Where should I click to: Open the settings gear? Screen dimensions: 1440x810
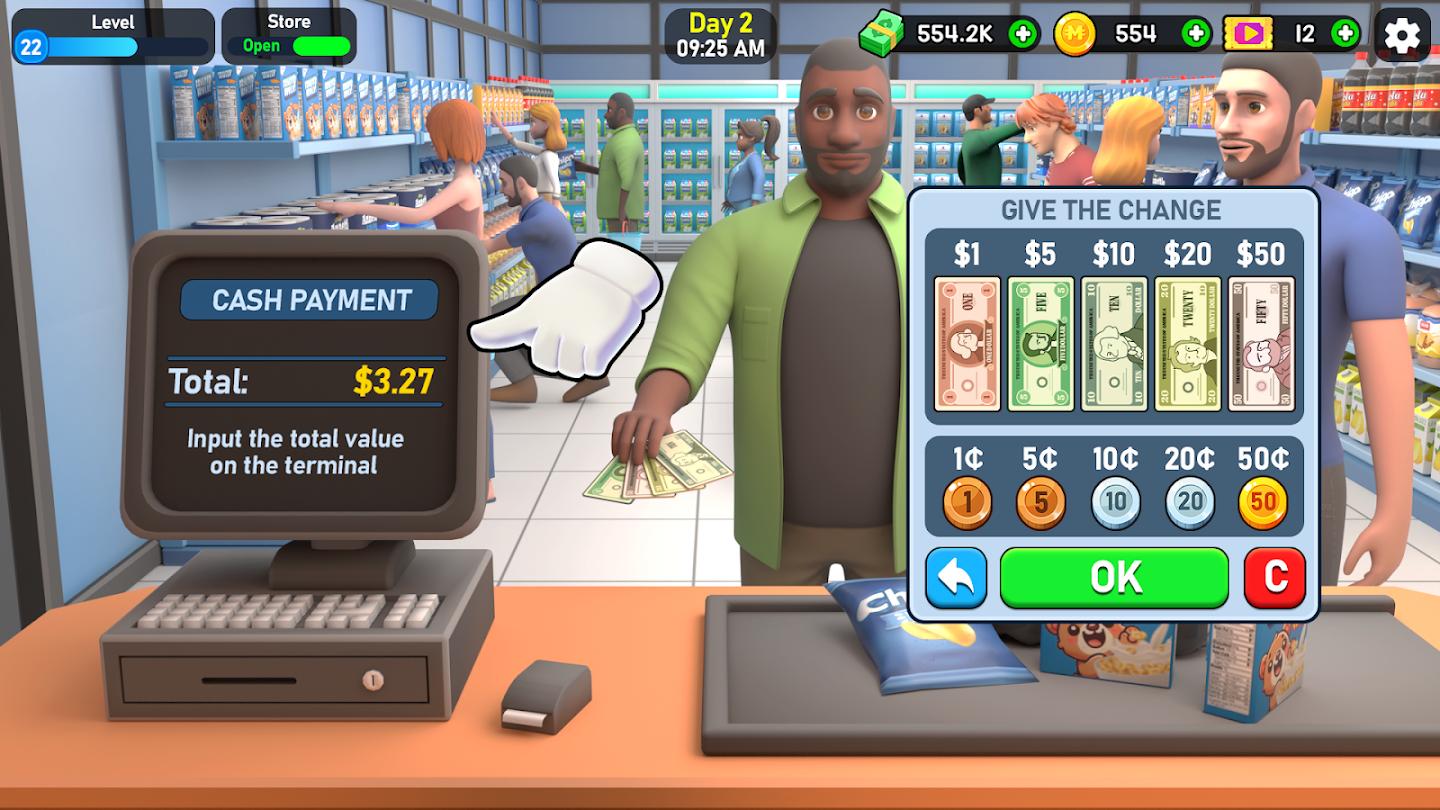click(1402, 35)
